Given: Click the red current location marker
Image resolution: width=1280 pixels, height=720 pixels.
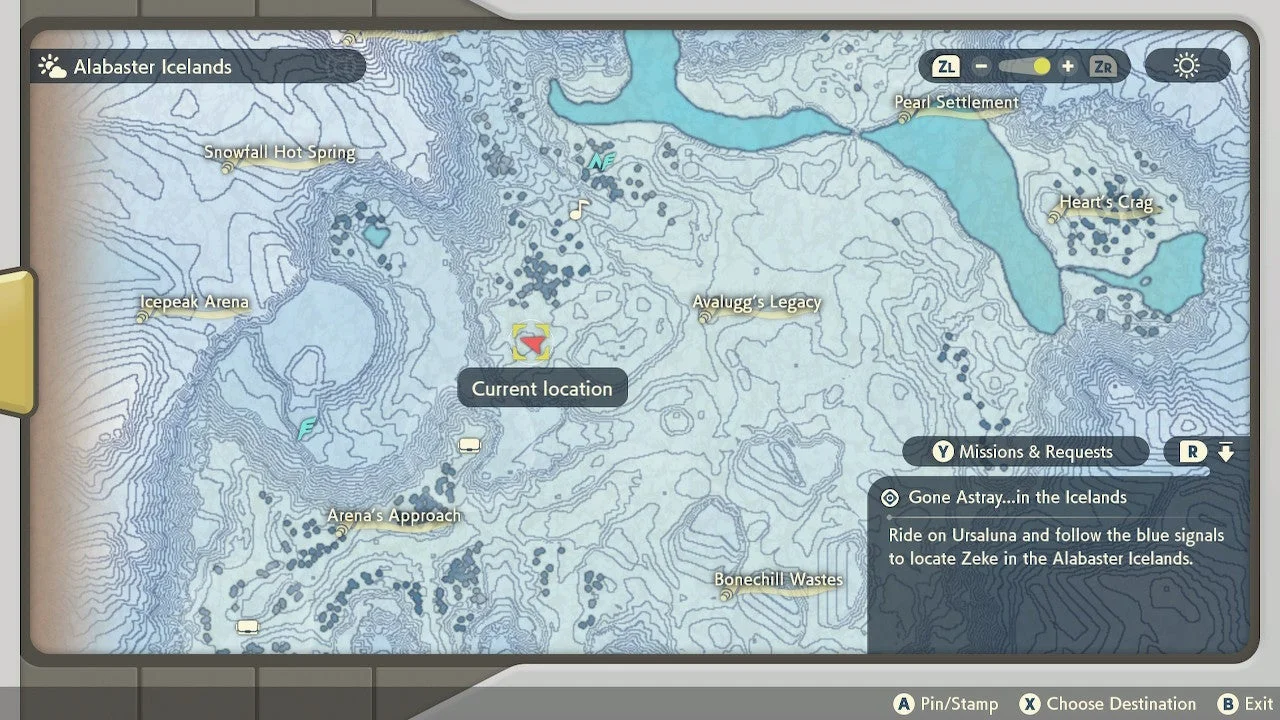Looking at the screenshot, I should click(x=533, y=344).
